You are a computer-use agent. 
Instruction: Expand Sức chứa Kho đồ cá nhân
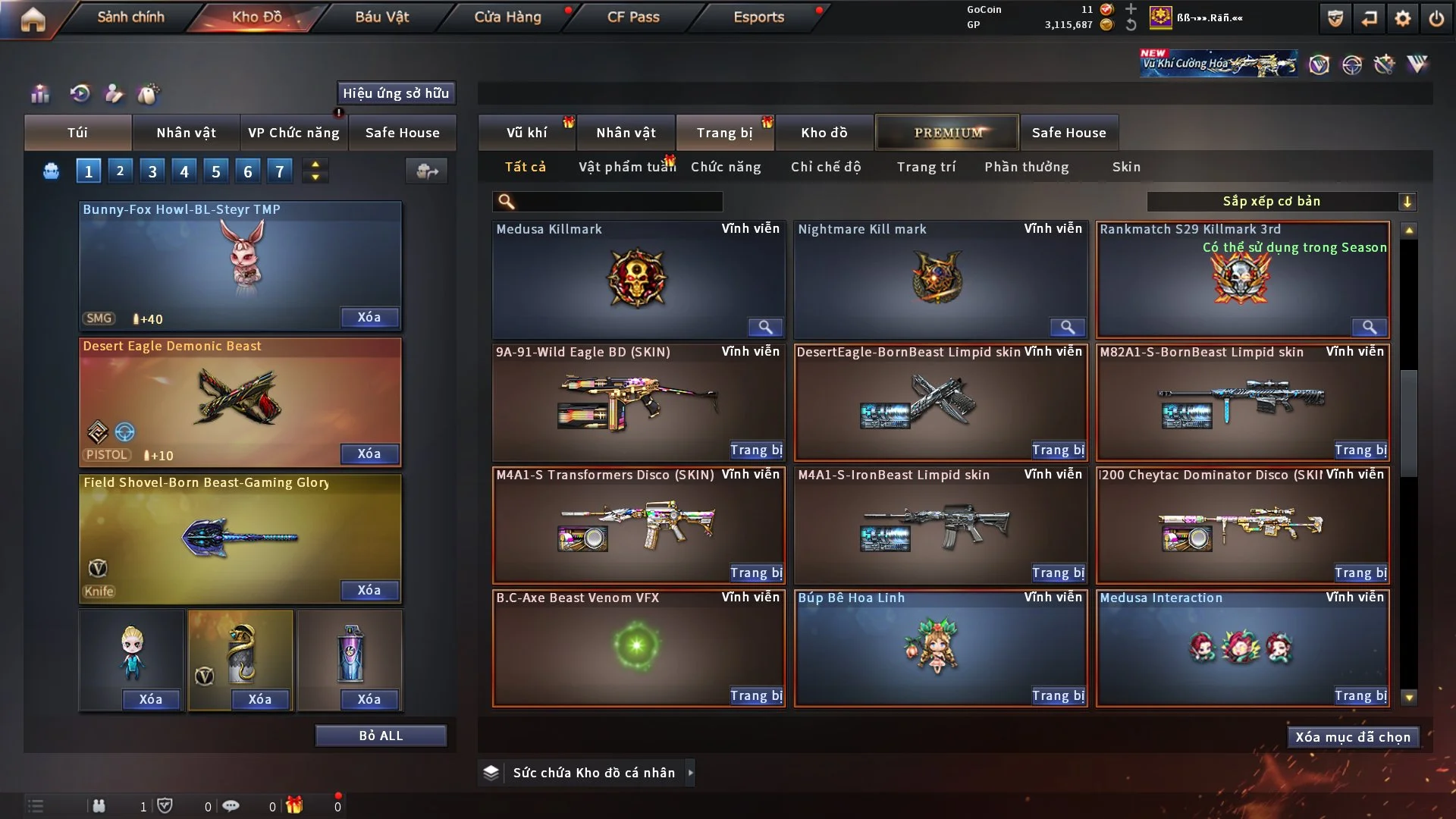(690, 773)
